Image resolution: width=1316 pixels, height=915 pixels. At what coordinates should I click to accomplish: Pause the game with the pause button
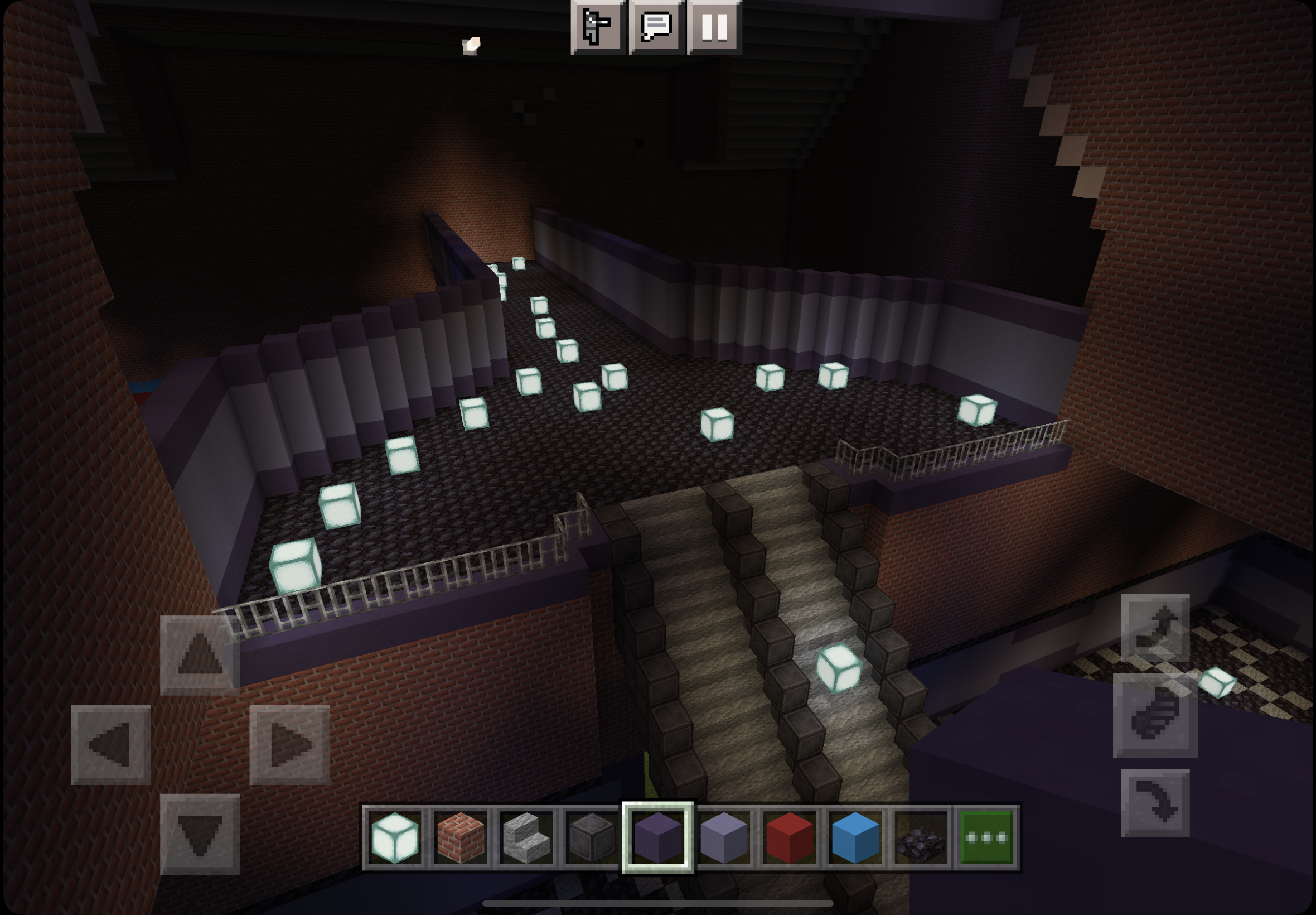(714, 26)
